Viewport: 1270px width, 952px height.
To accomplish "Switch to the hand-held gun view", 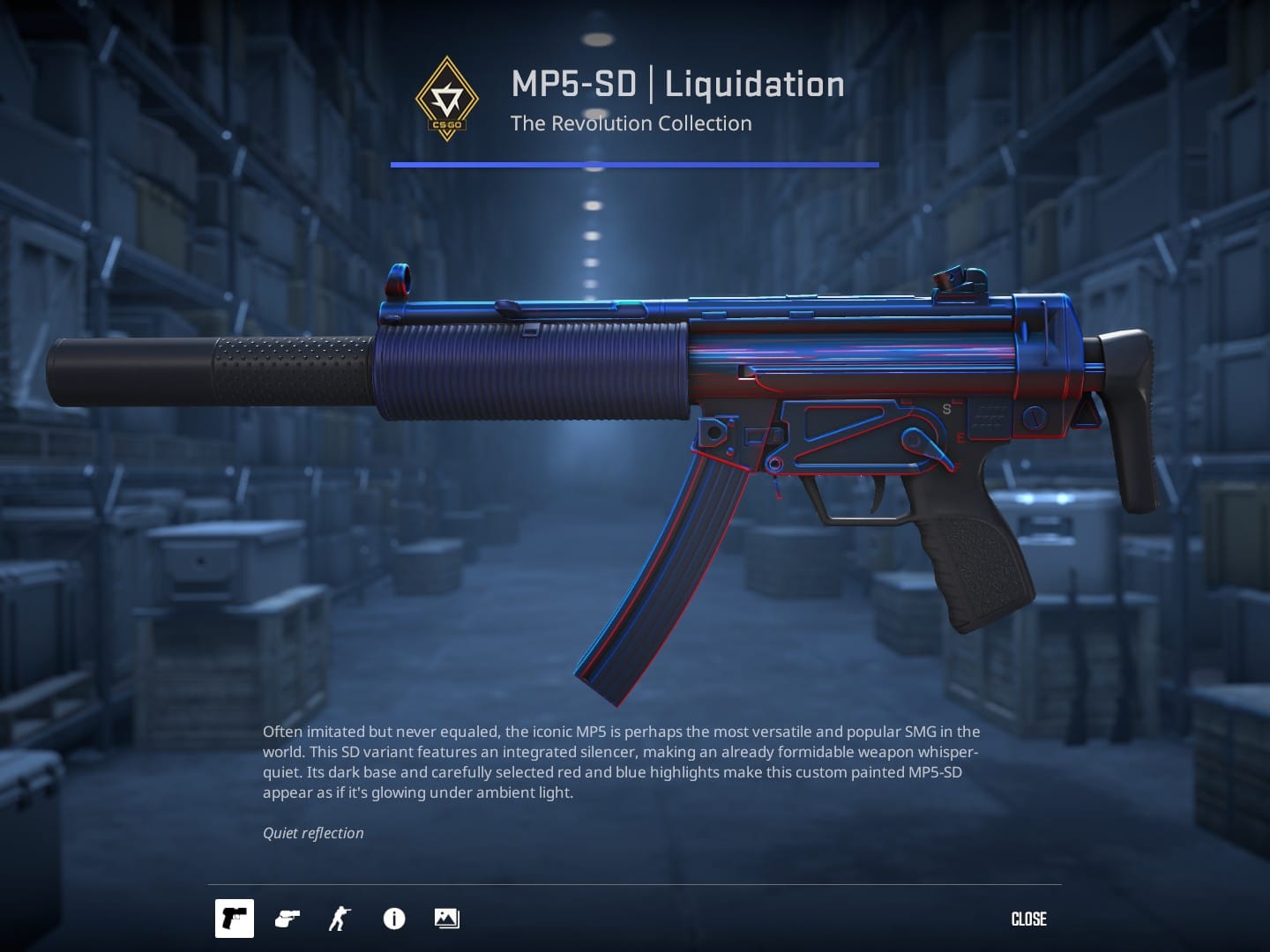I will coord(288,919).
